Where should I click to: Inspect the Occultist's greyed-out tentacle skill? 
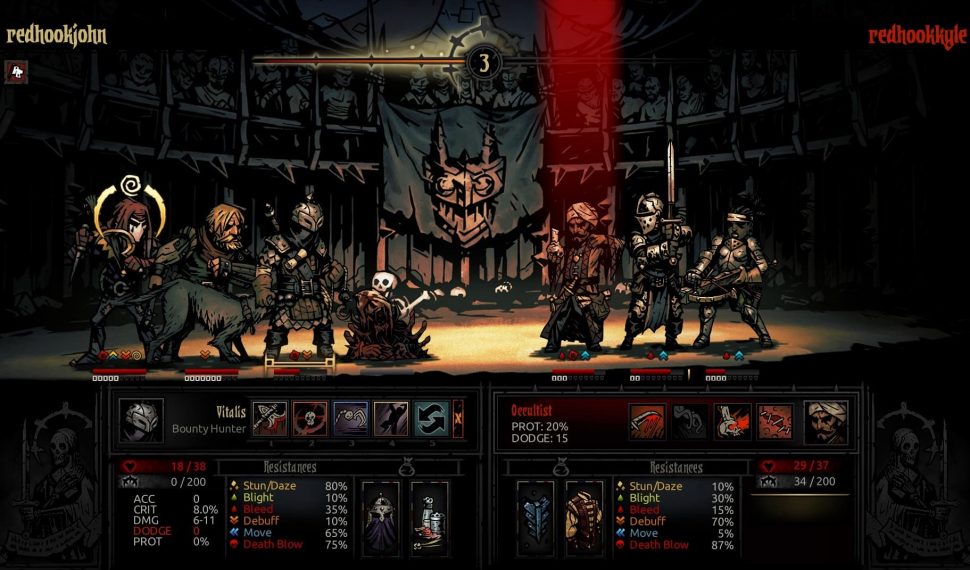click(x=690, y=421)
